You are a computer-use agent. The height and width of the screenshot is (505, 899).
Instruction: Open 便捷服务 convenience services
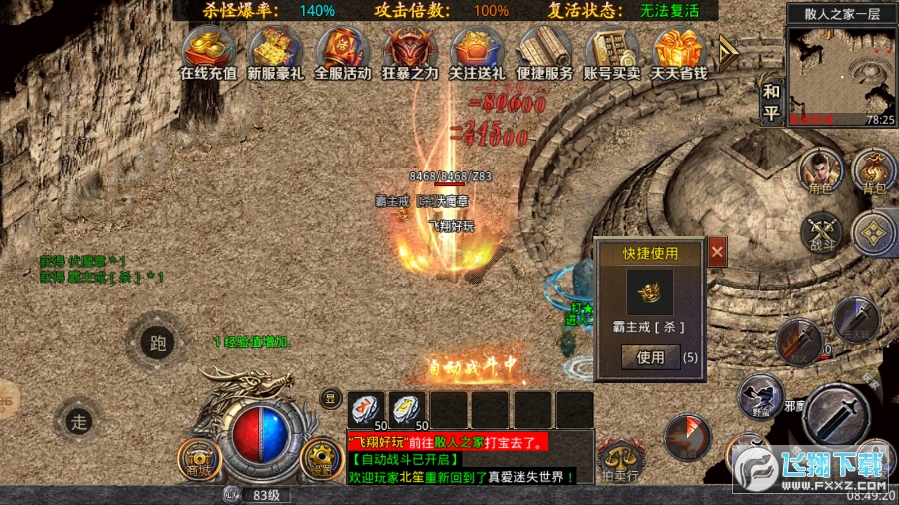[x=545, y=52]
